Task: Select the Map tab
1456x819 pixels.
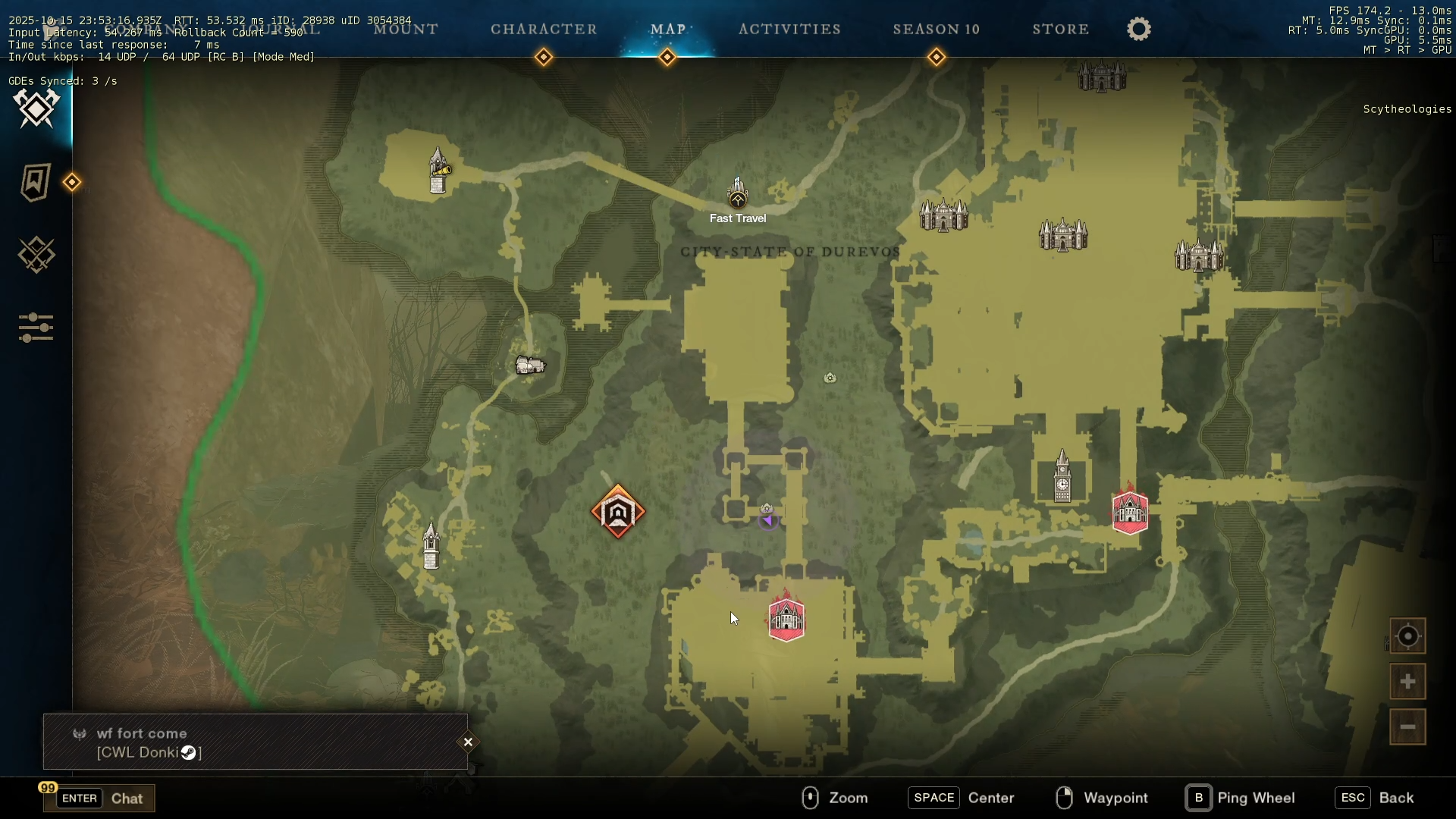Action: tap(667, 30)
